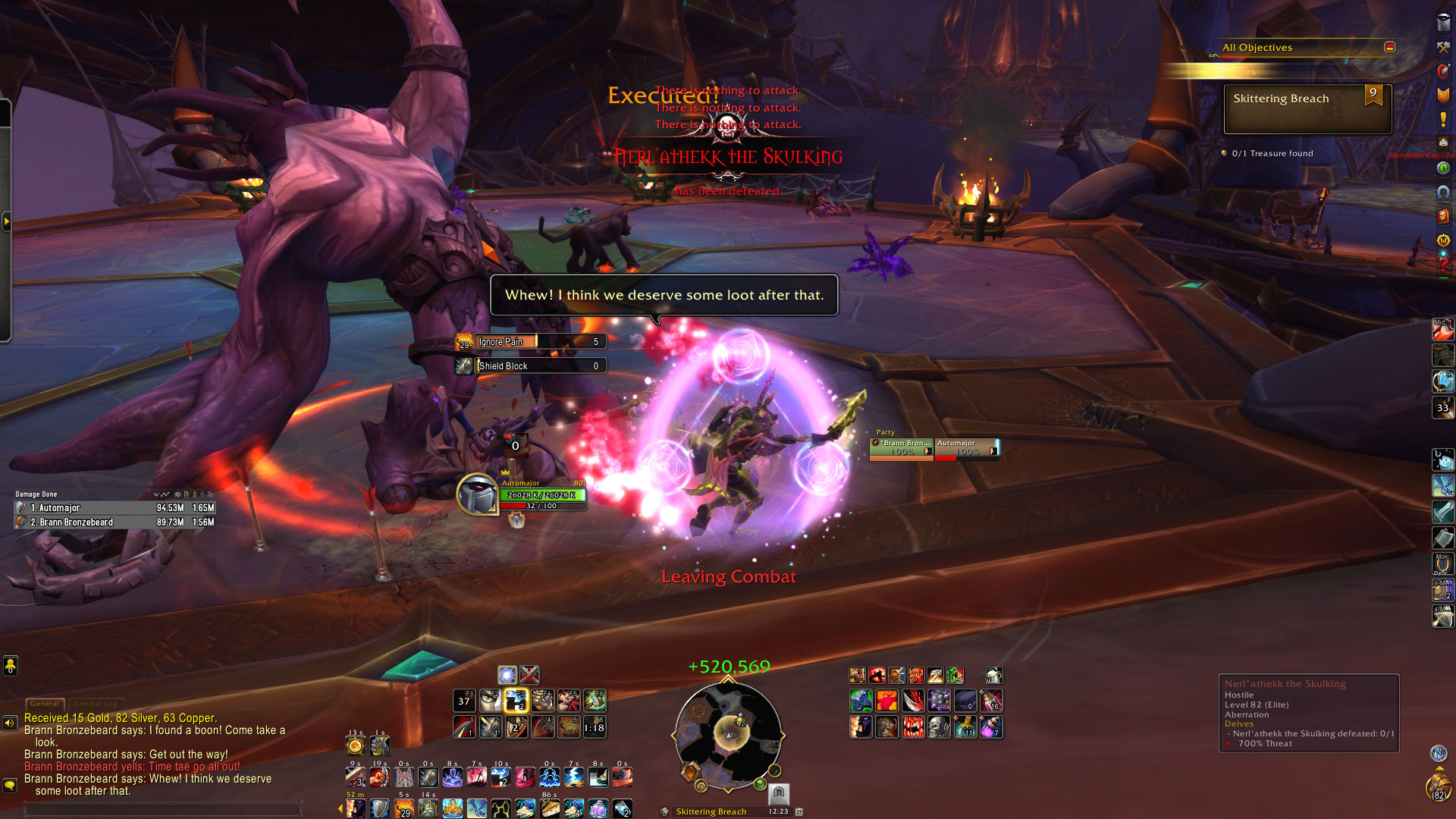Open the calendar button beside the clock
The width and height of the screenshot is (1456, 819).
[x=799, y=811]
